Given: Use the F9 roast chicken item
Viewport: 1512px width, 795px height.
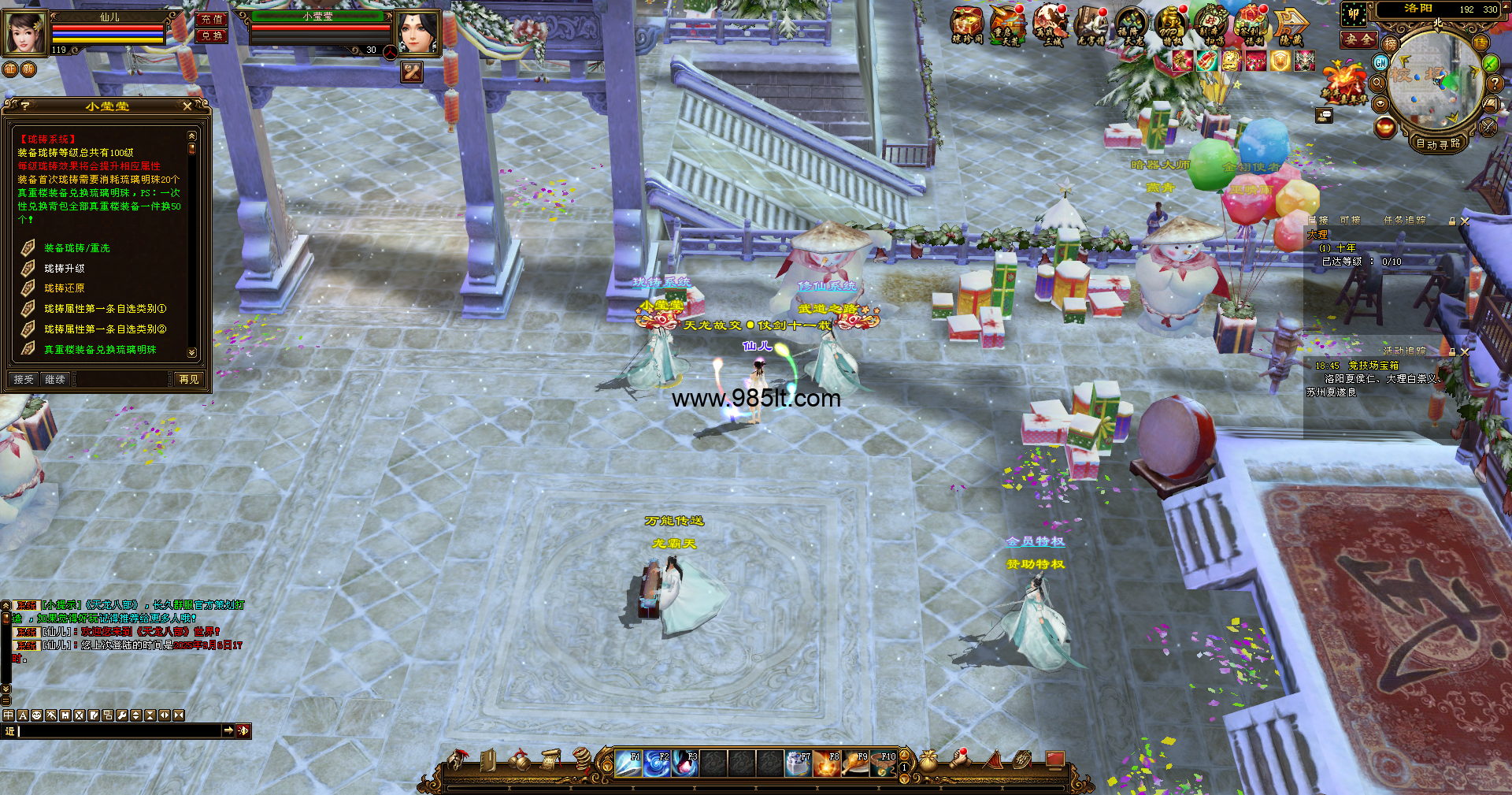Looking at the screenshot, I should pos(855,763).
